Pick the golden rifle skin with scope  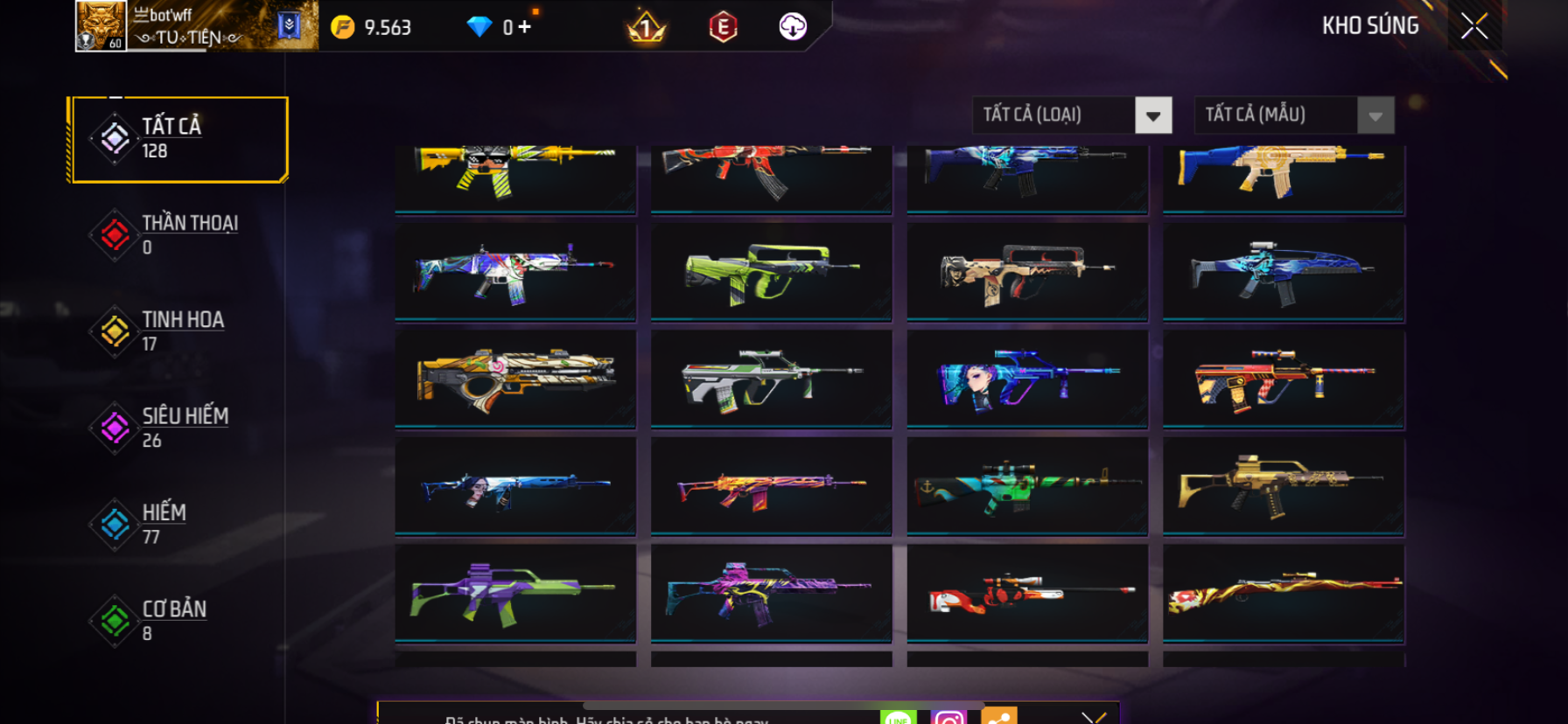pos(1283,486)
